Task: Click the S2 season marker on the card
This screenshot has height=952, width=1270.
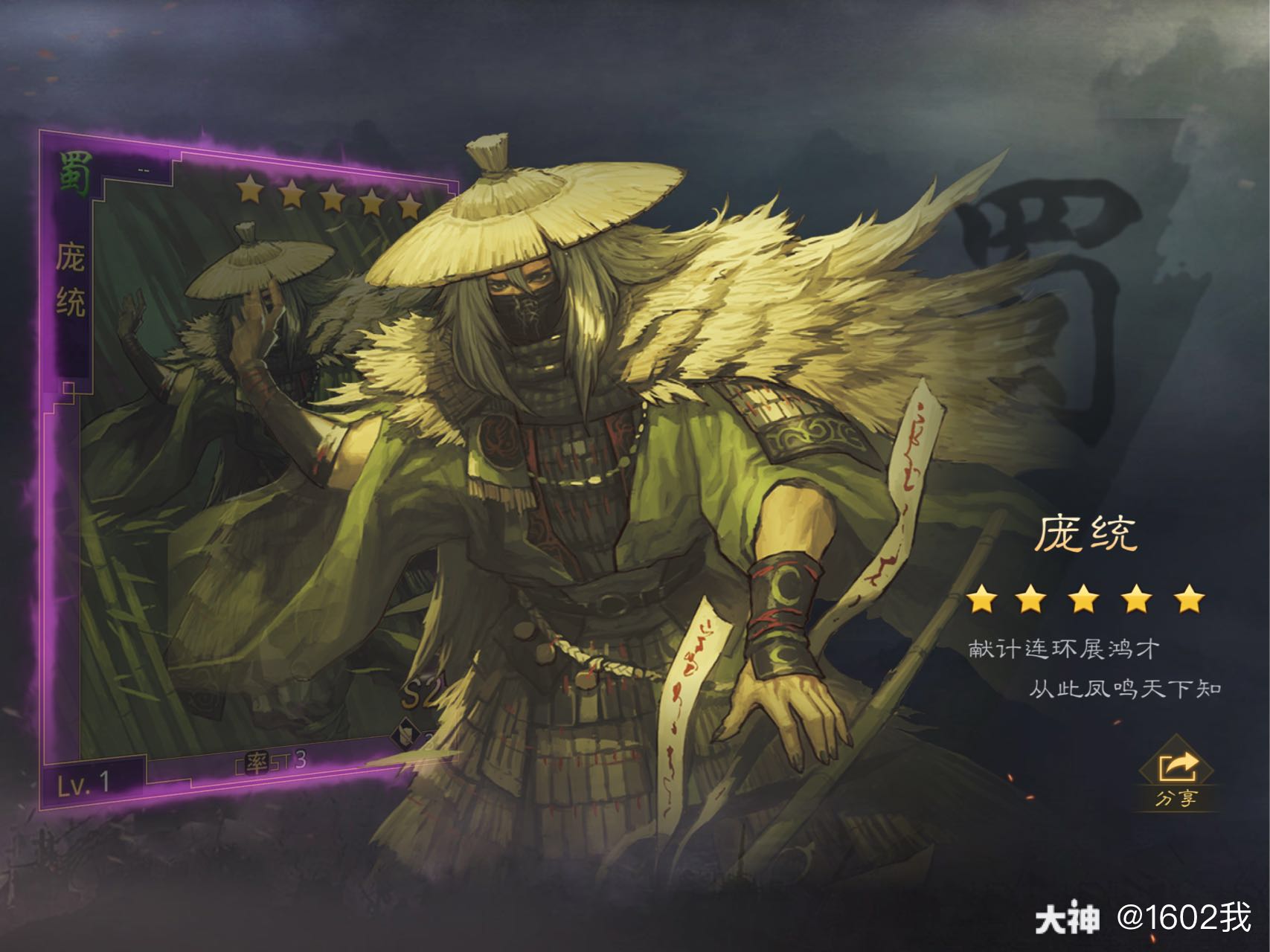Action: click(x=421, y=692)
